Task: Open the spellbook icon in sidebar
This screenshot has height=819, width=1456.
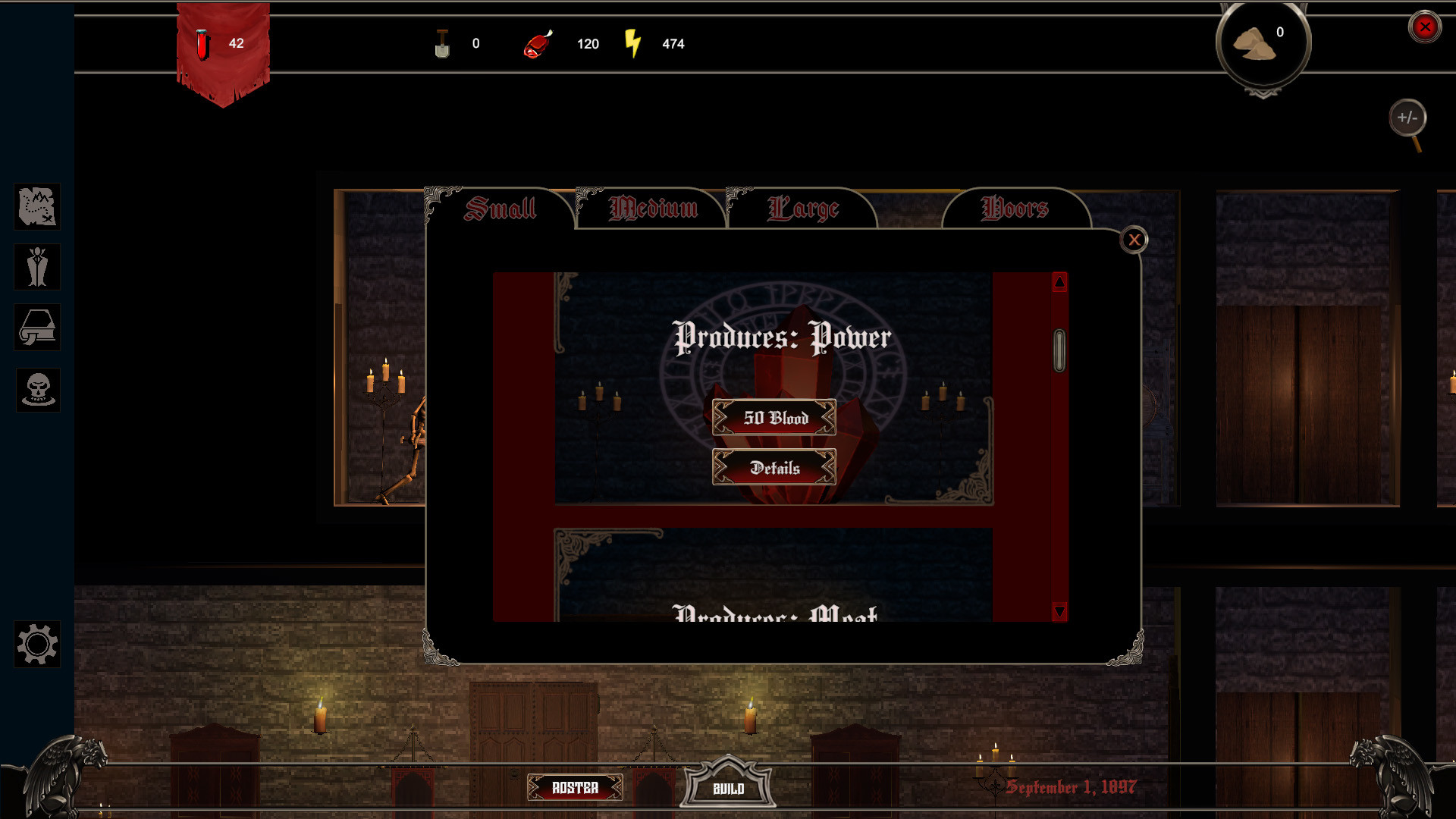Action: (36, 328)
